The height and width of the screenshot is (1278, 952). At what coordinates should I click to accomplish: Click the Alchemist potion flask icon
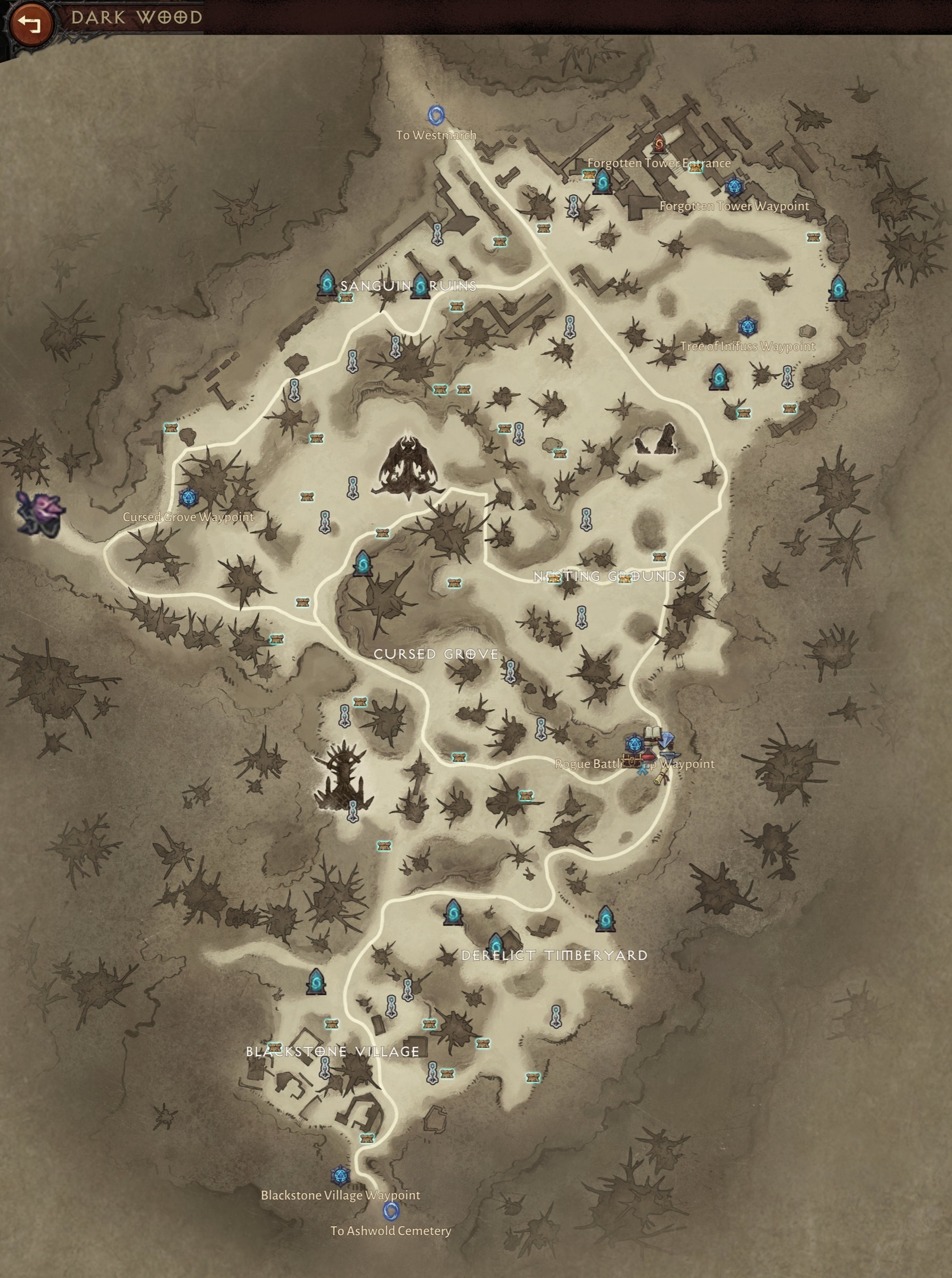[x=649, y=753]
